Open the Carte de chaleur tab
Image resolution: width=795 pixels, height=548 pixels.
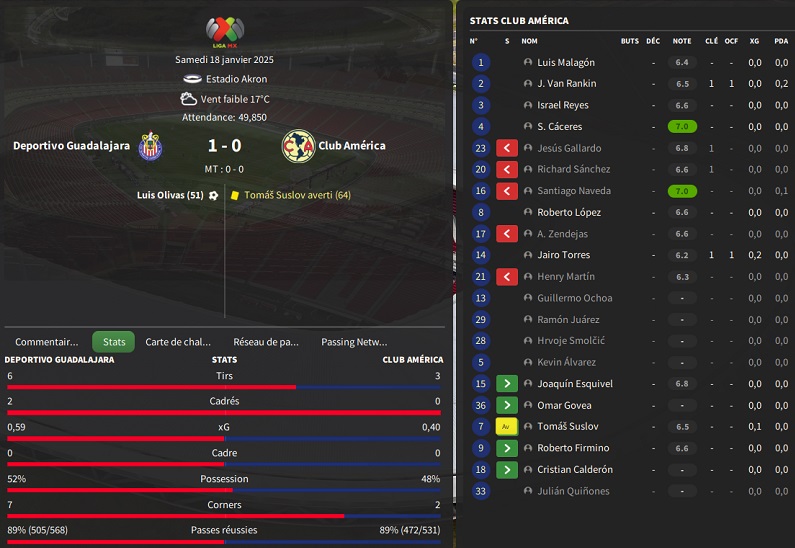[x=178, y=342]
